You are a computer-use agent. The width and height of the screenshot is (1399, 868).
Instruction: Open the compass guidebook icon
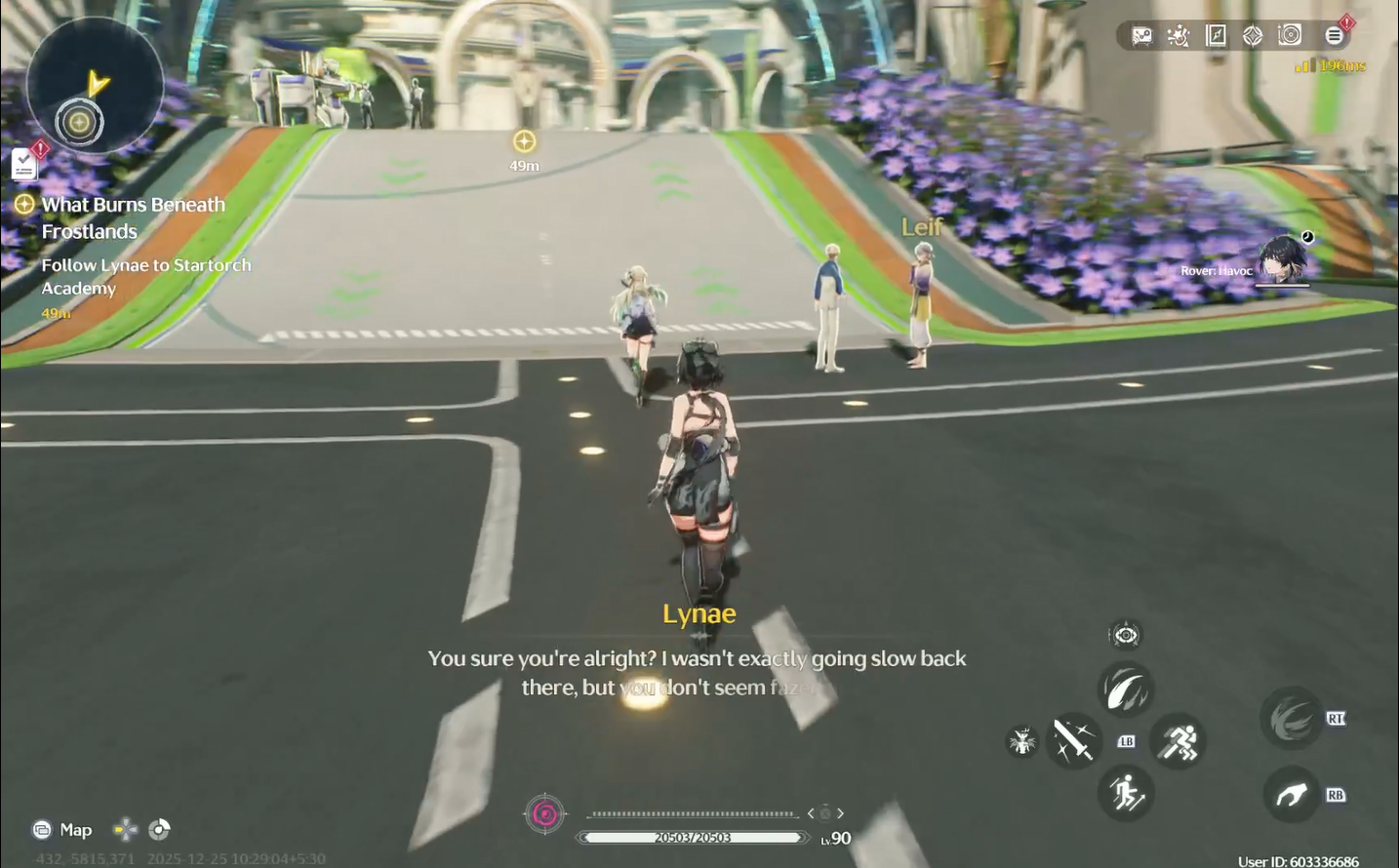pos(1216,36)
